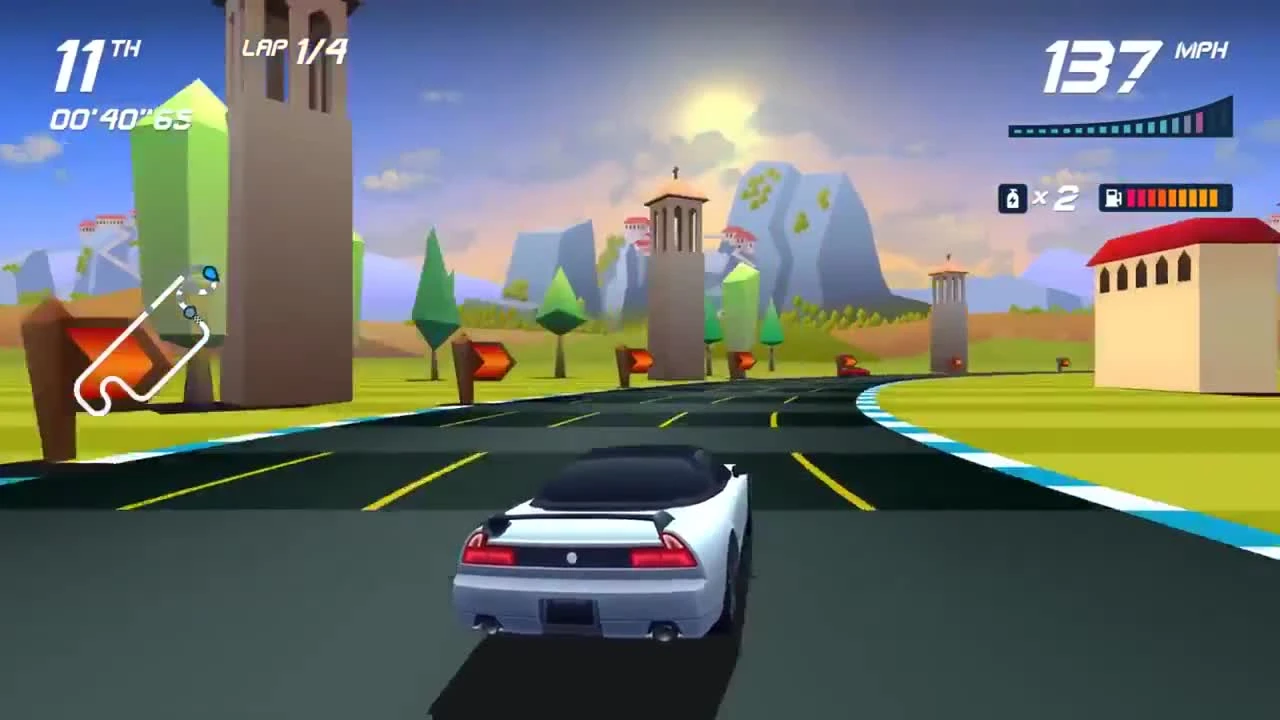Click the fuel pump icon
The width and height of the screenshot is (1280, 720).
[x=1113, y=198]
